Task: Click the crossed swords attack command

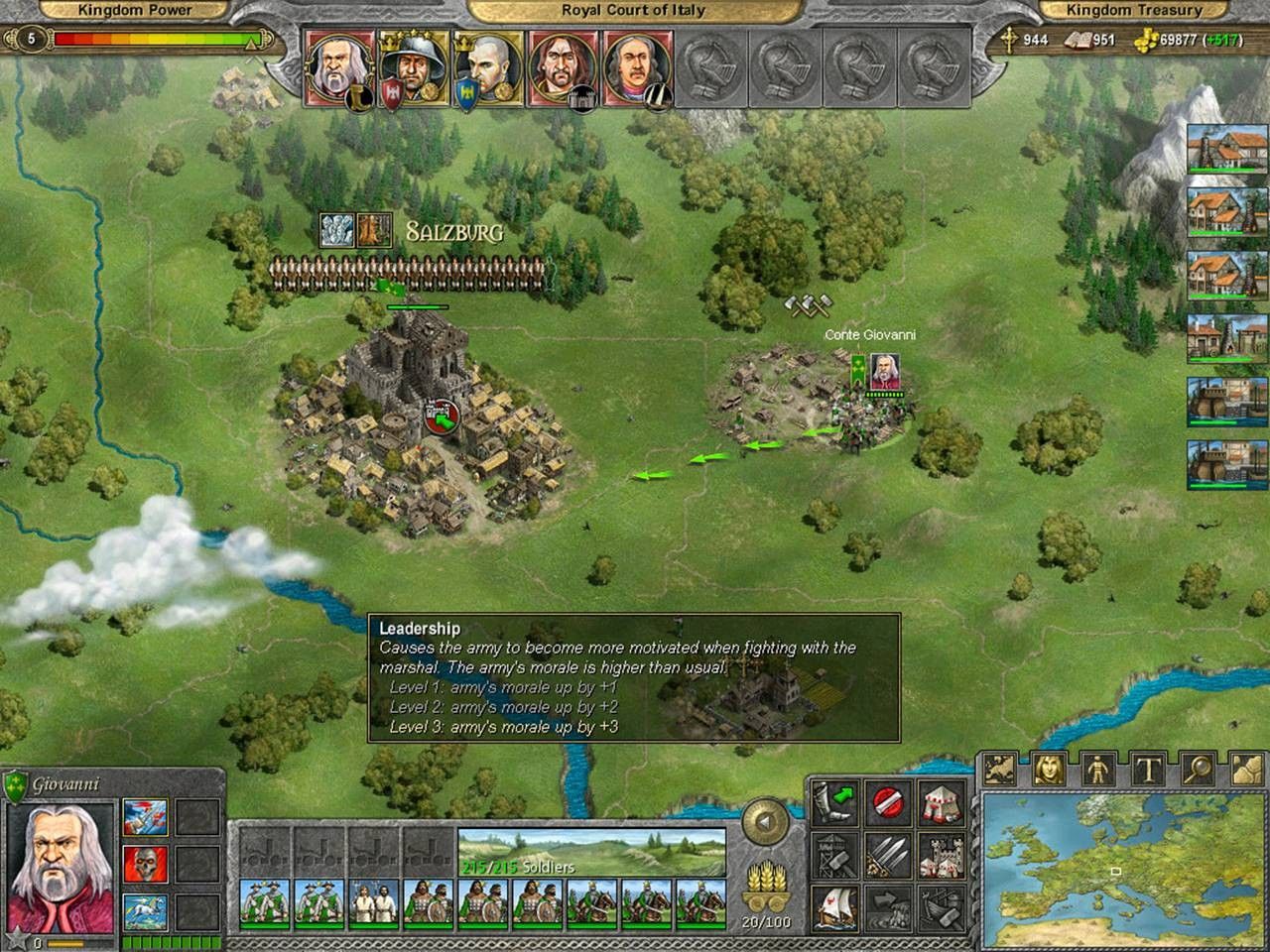Action: click(x=889, y=855)
